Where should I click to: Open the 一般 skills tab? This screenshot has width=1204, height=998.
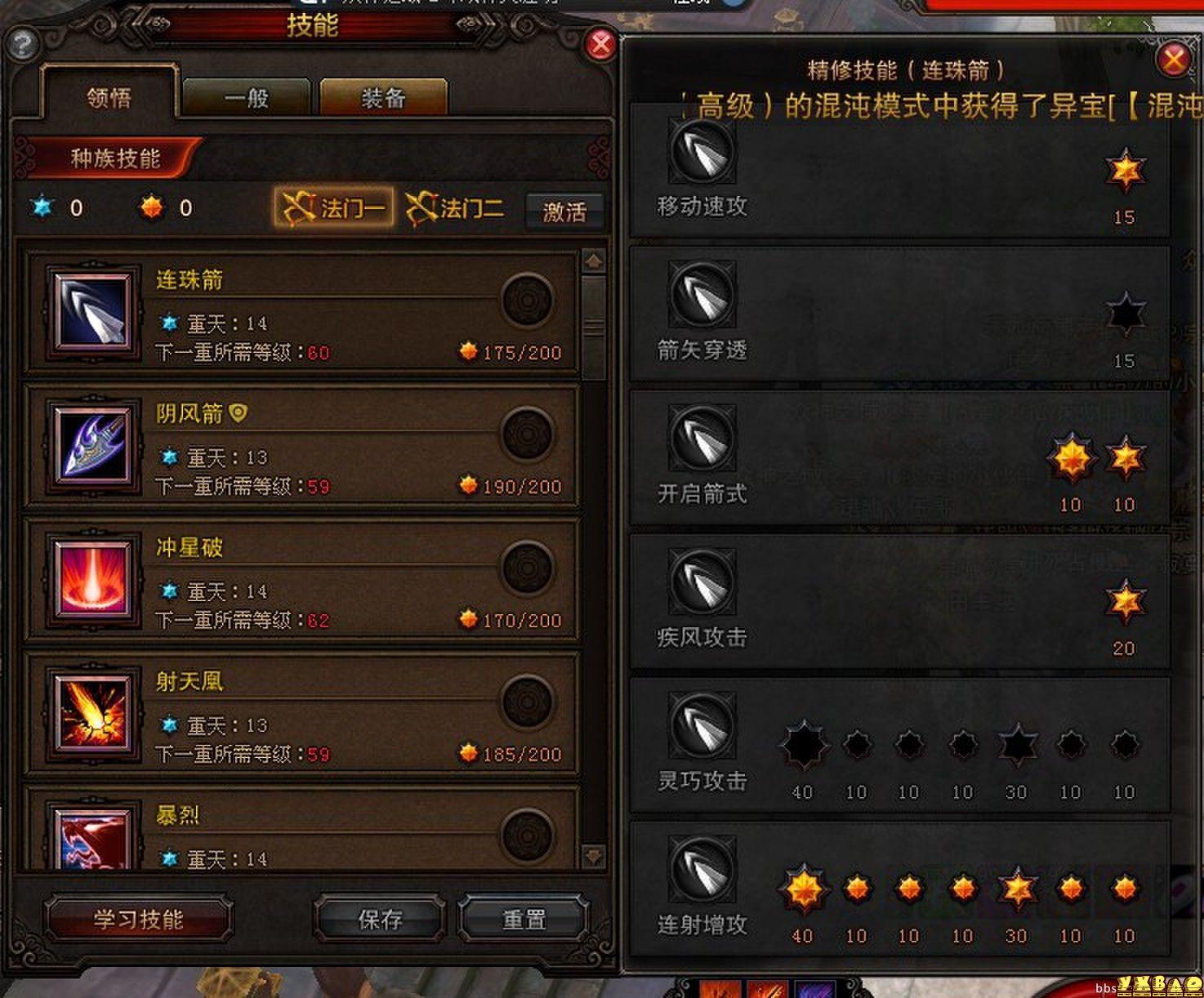(246, 99)
